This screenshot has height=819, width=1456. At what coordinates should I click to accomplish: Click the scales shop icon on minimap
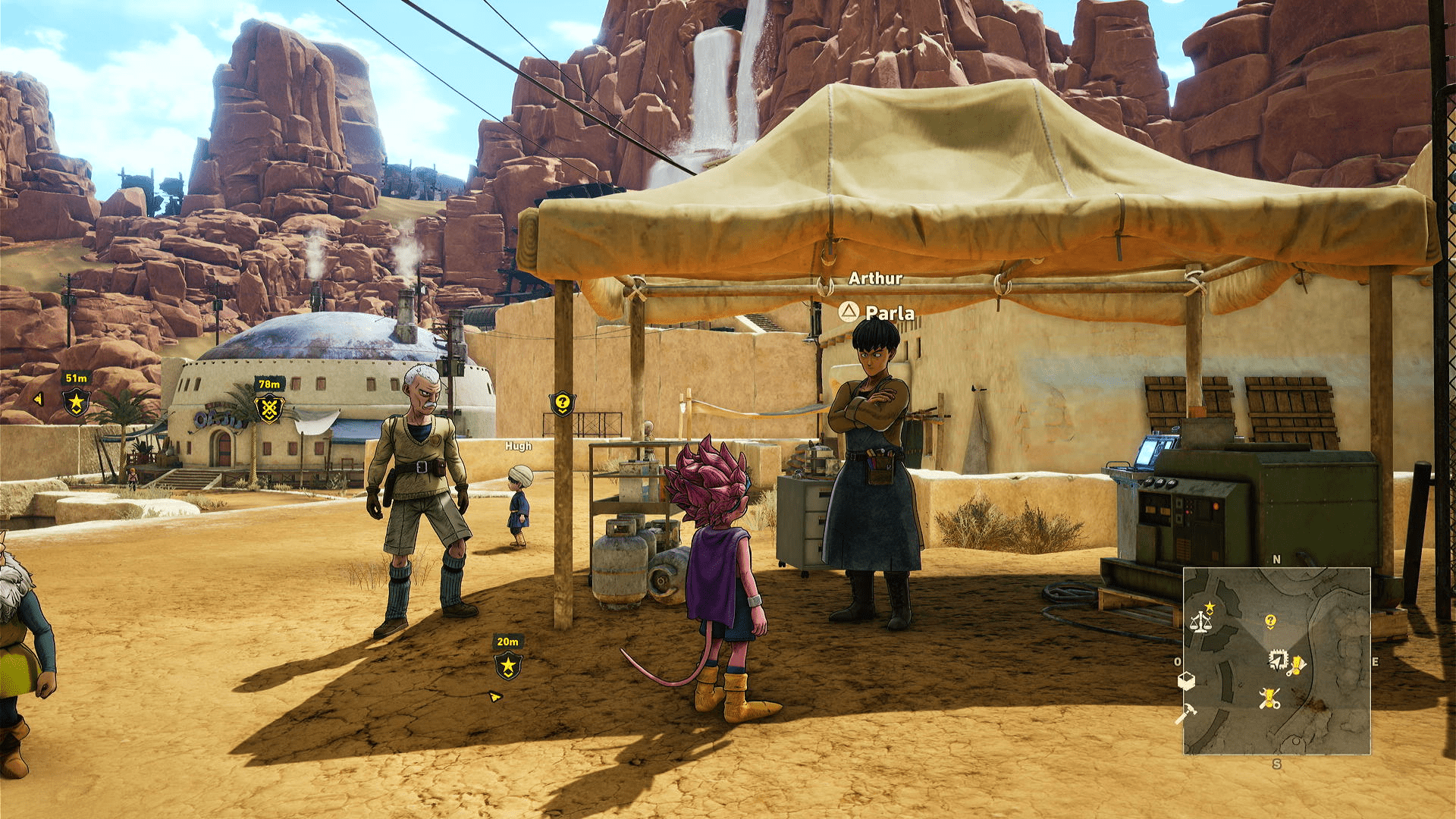point(1200,623)
